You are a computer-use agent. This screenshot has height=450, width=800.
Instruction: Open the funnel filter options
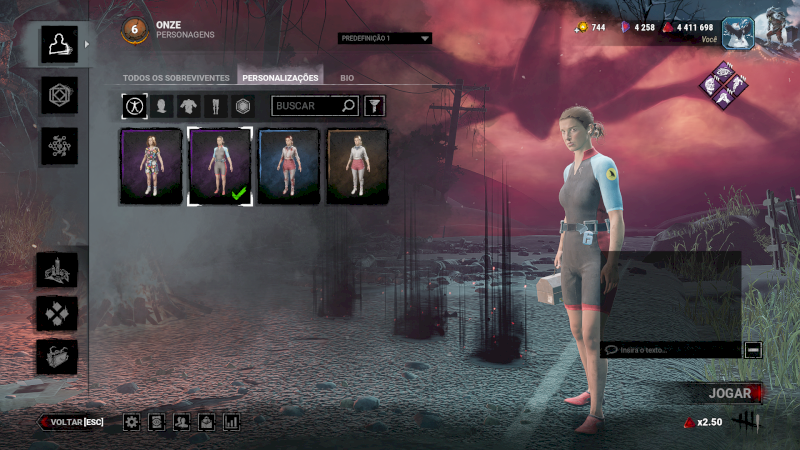[374, 105]
